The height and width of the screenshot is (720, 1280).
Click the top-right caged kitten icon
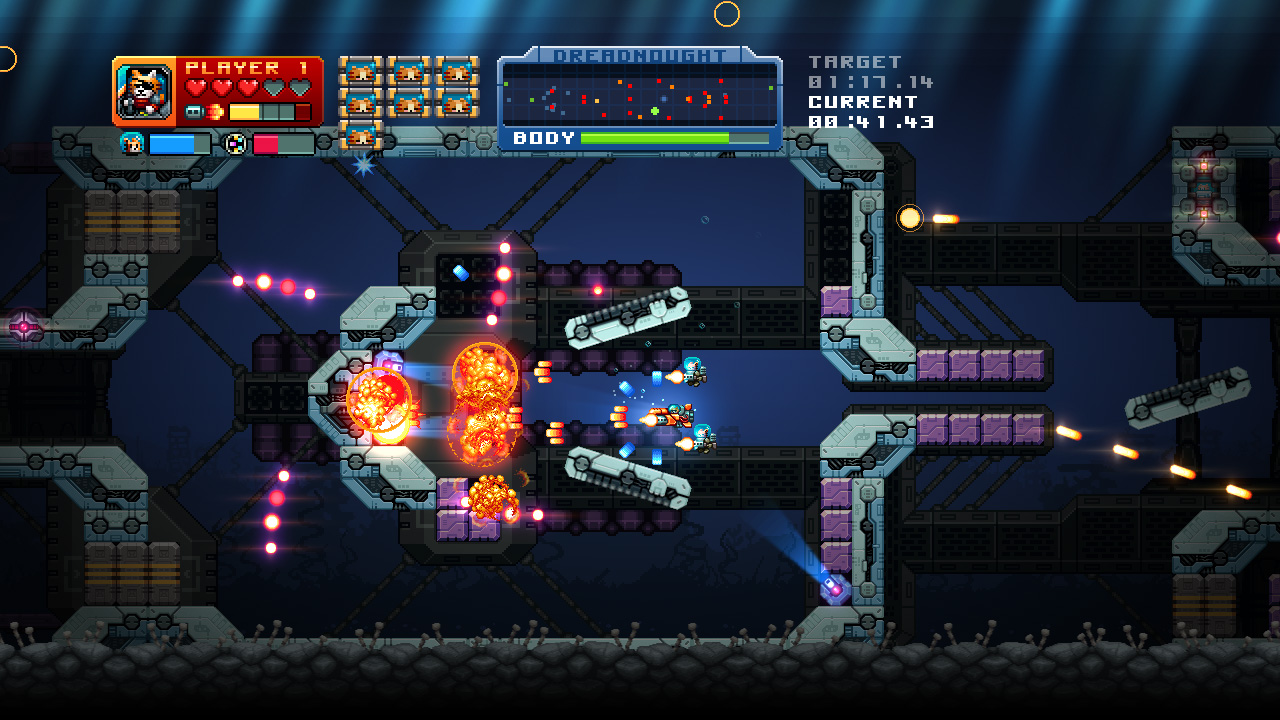(x=456, y=73)
